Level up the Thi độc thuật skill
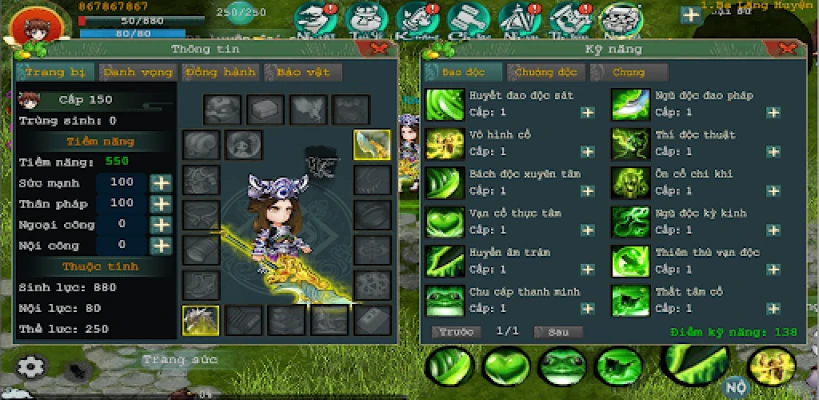 click(x=773, y=151)
